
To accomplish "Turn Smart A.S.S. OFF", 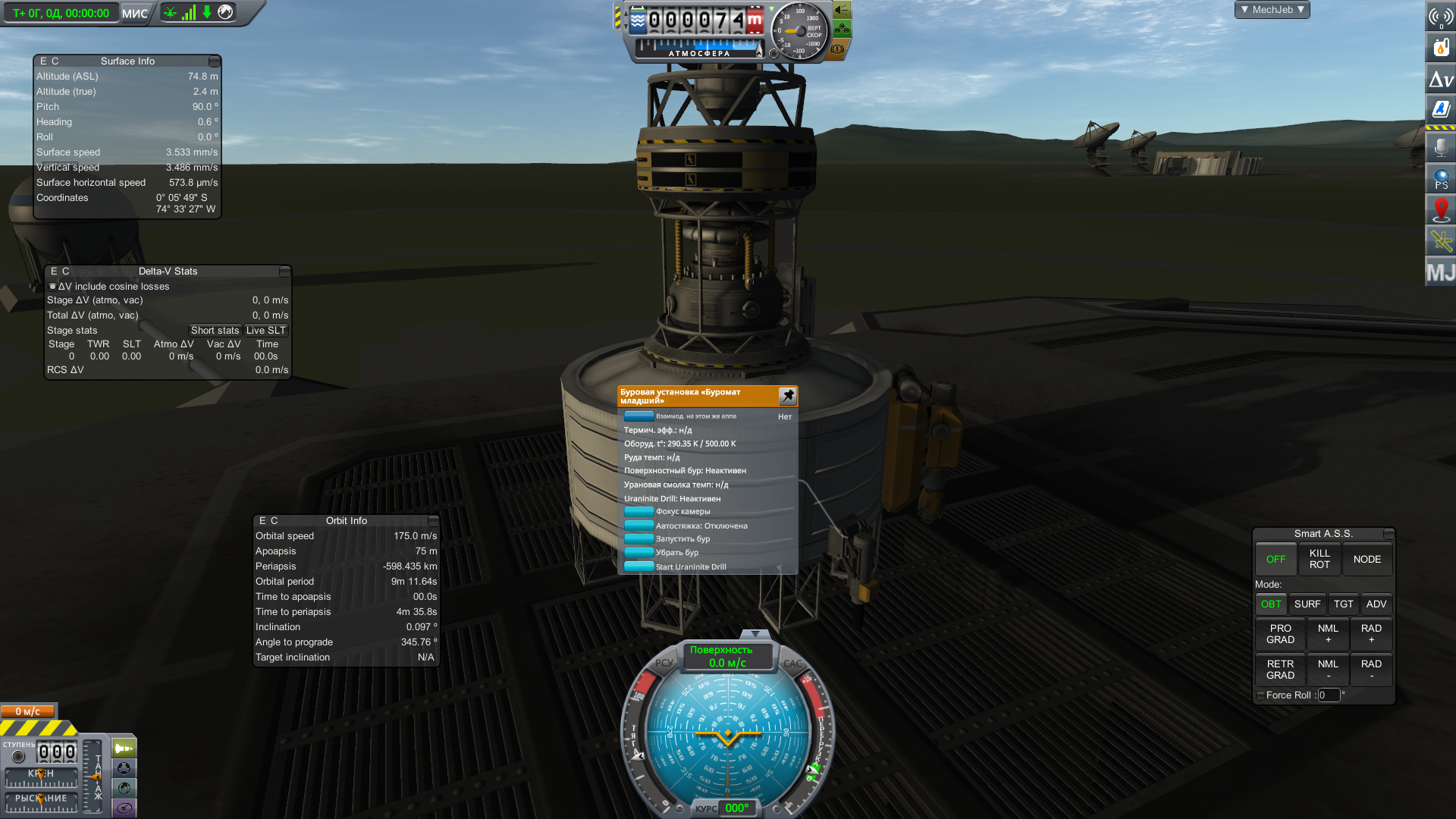I will (x=1276, y=559).
